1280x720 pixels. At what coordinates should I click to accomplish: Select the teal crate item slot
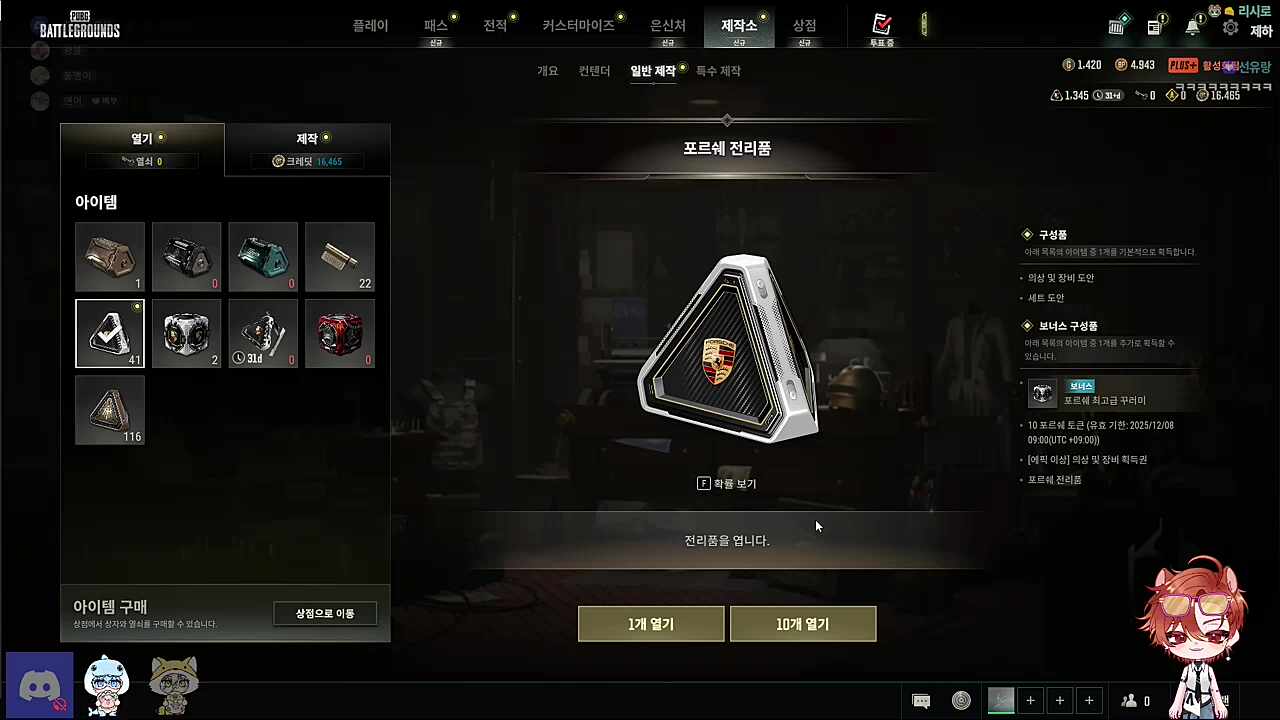pos(263,257)
